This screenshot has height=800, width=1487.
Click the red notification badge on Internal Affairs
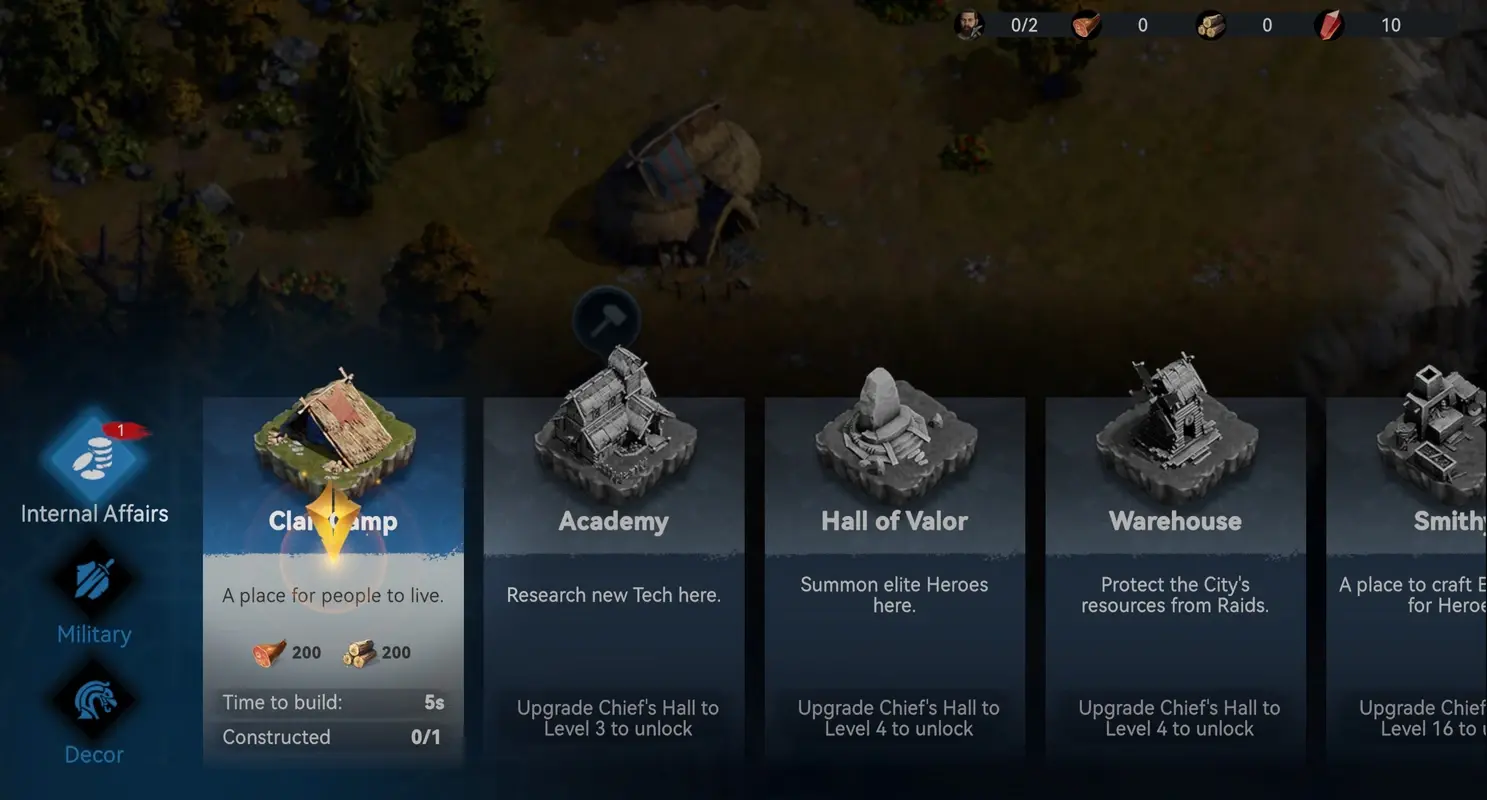point(125,428)
